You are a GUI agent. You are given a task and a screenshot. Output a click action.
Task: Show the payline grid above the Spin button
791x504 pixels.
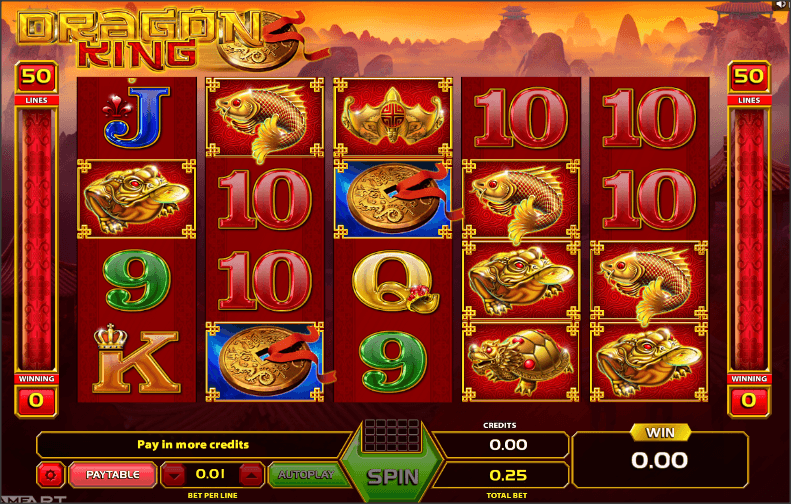(x=392, y=437)
